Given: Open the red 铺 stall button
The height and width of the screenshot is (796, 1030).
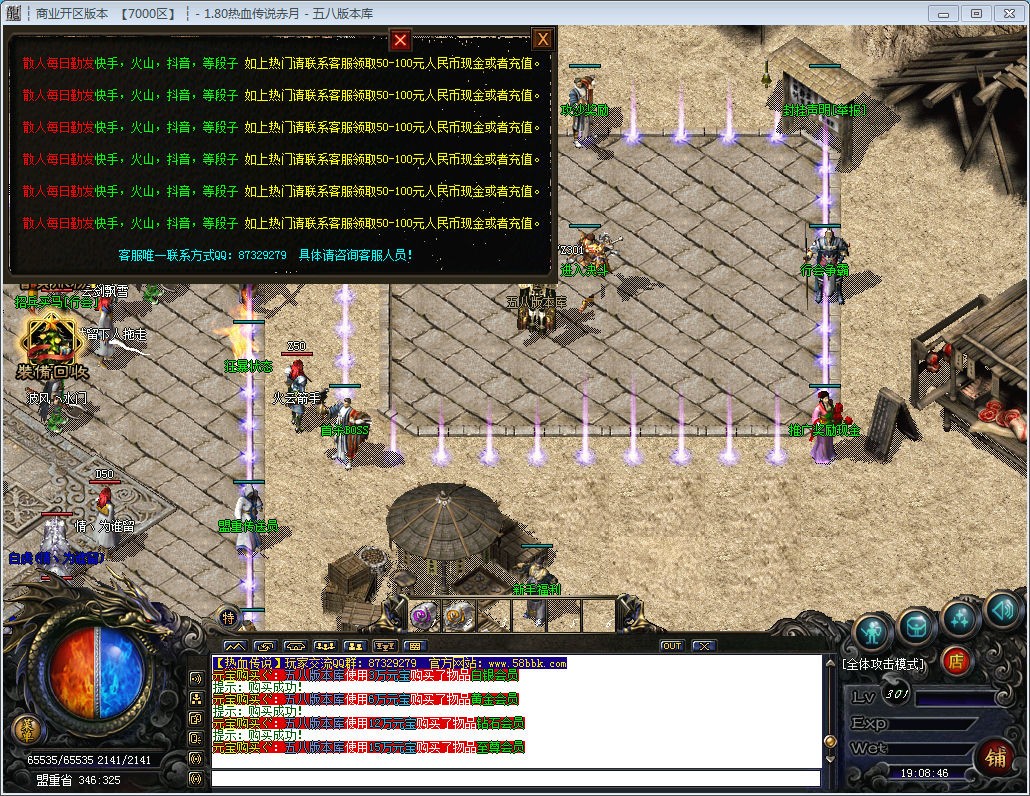Looking at the screenshot, I should coord(995,756).
